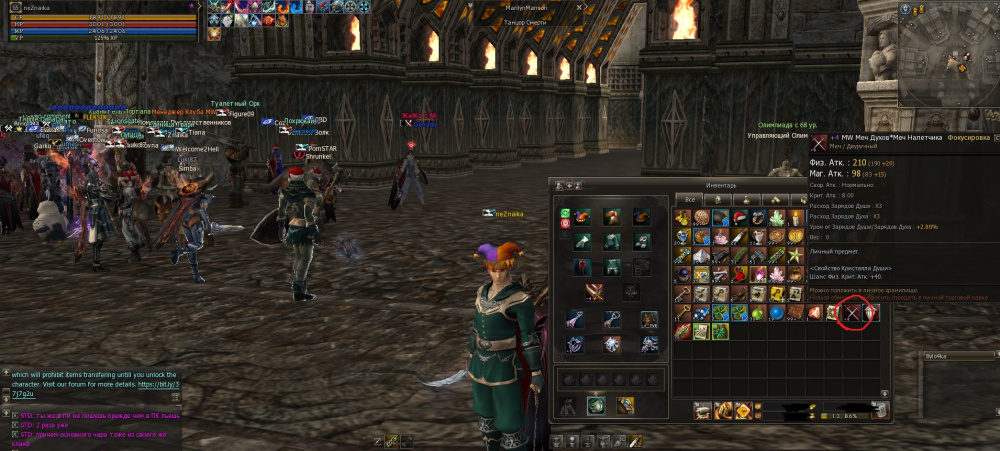Image resolution: width=1000 pixels, height=451 pixels.
Task: Select the green jacket chest armor slot
Action: [611, 241]
